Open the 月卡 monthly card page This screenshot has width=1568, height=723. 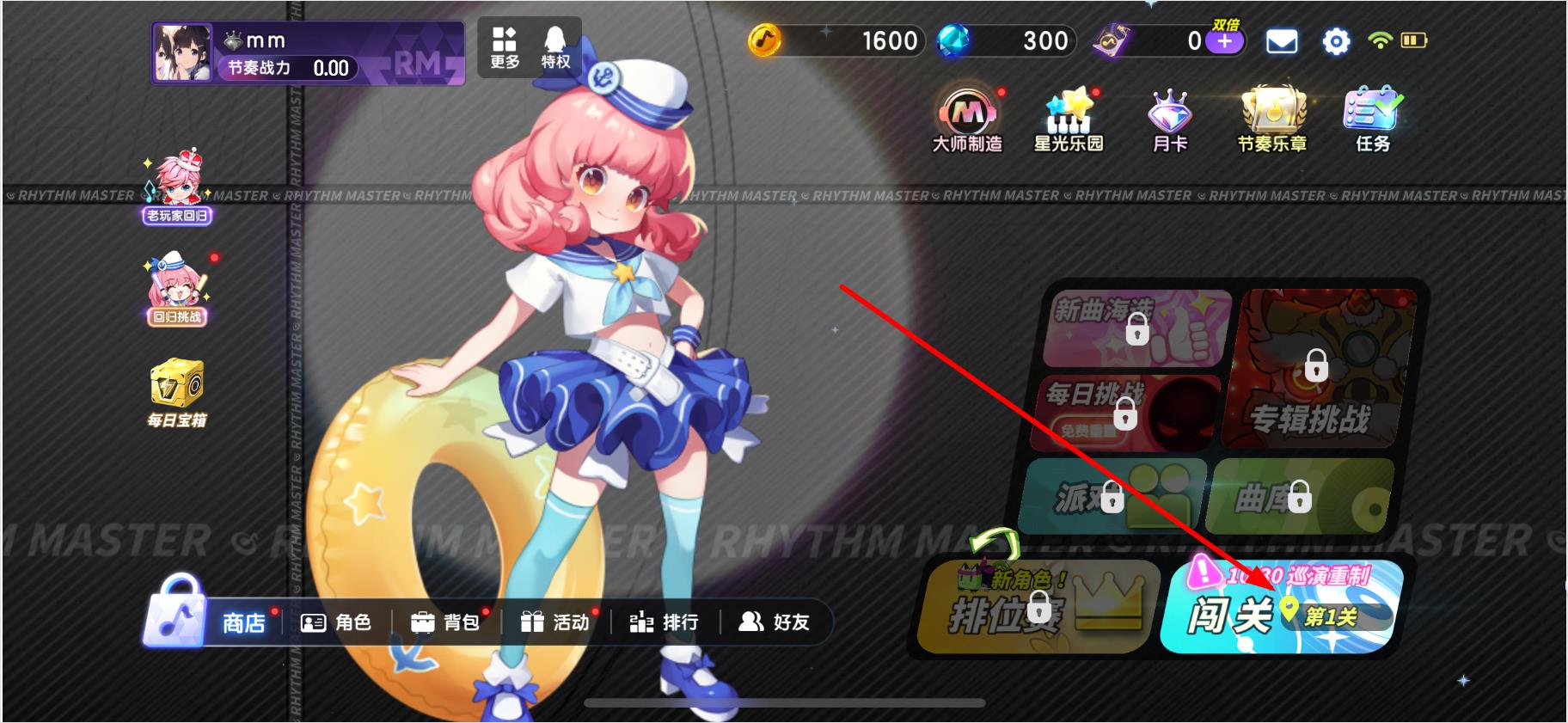pos(1170,114)
